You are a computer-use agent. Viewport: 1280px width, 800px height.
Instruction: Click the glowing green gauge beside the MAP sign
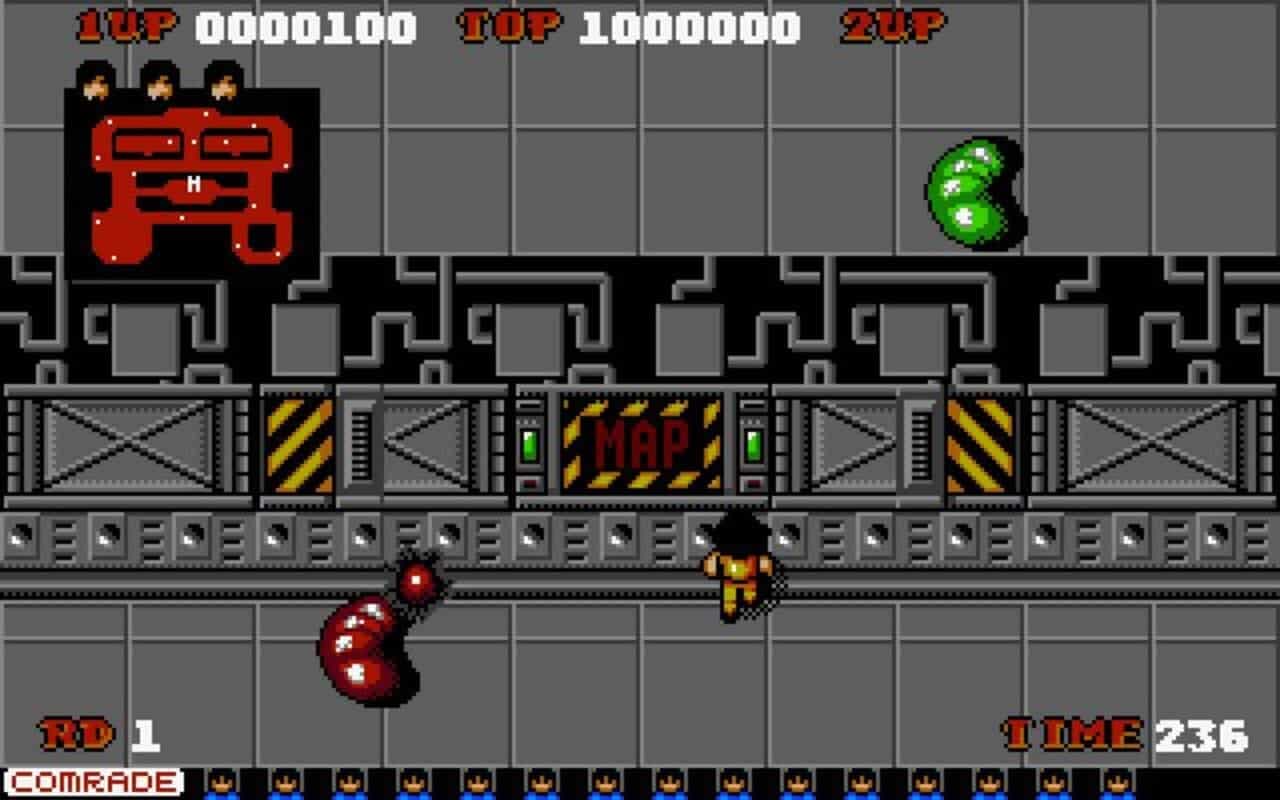527,447
